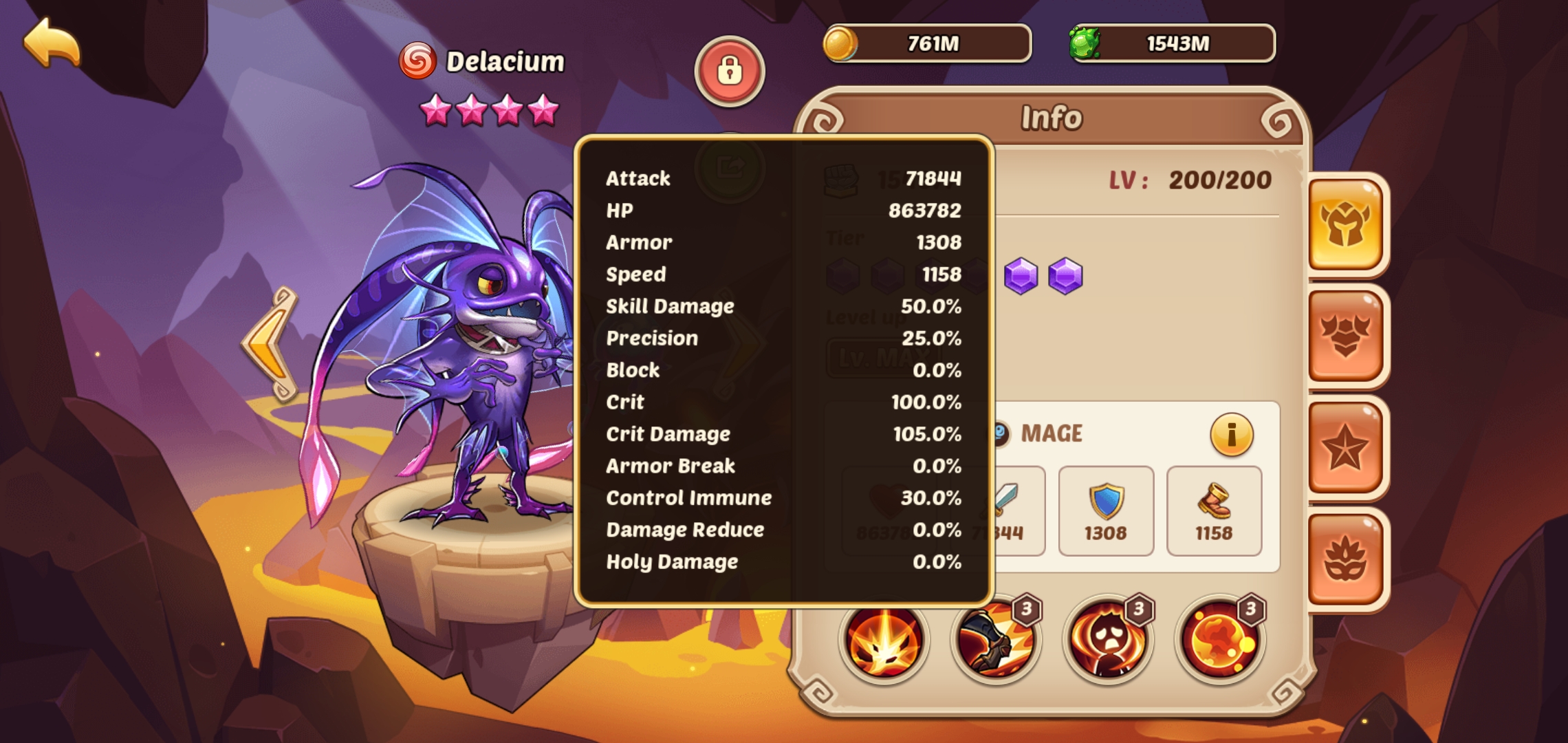Click the yellow info button next to MAGE
The height and width of the screenshot is (743, 1568).
(1230, 433)
